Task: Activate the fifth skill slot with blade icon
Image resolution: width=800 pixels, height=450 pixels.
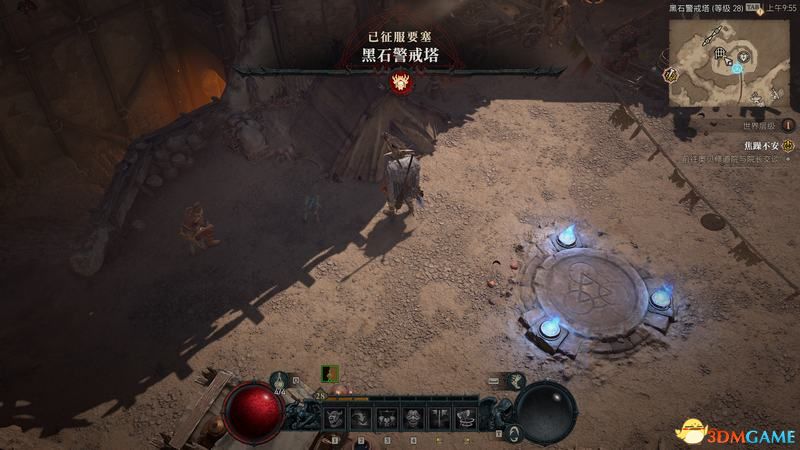Action: point(440,417)
